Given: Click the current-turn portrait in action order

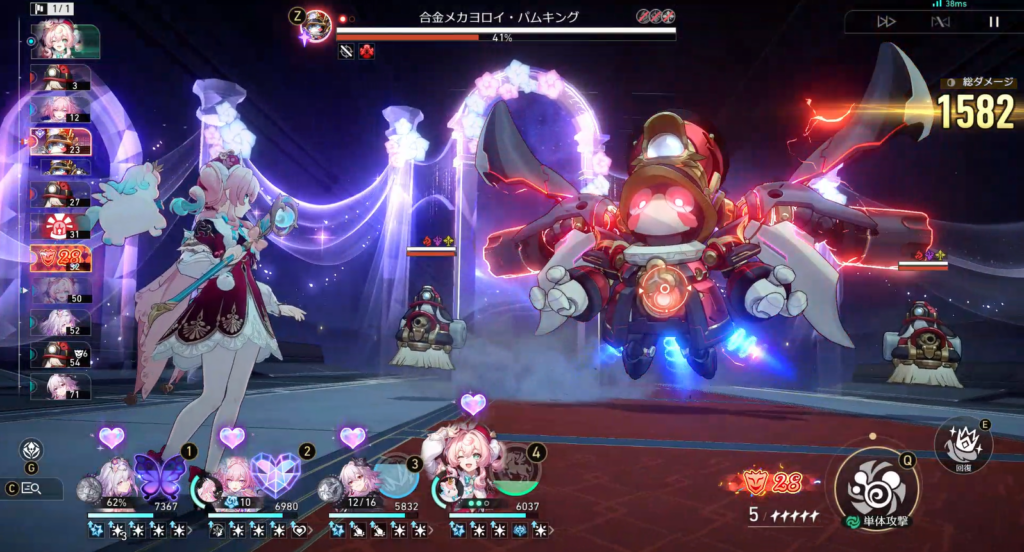Looking at the screenshot, I should (x=66, y=41).
